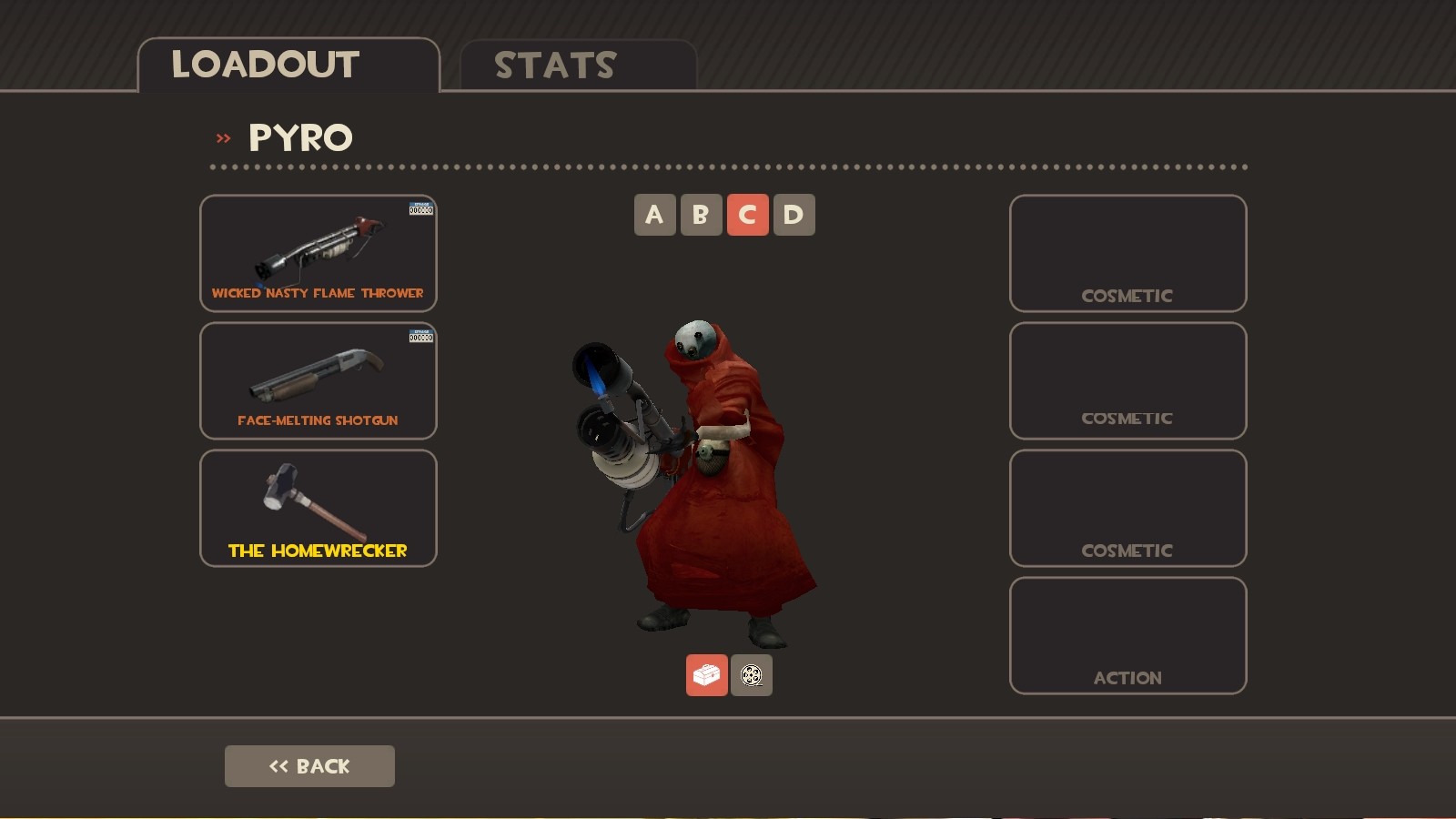Choose loadout preset D

tap(794, 215)
